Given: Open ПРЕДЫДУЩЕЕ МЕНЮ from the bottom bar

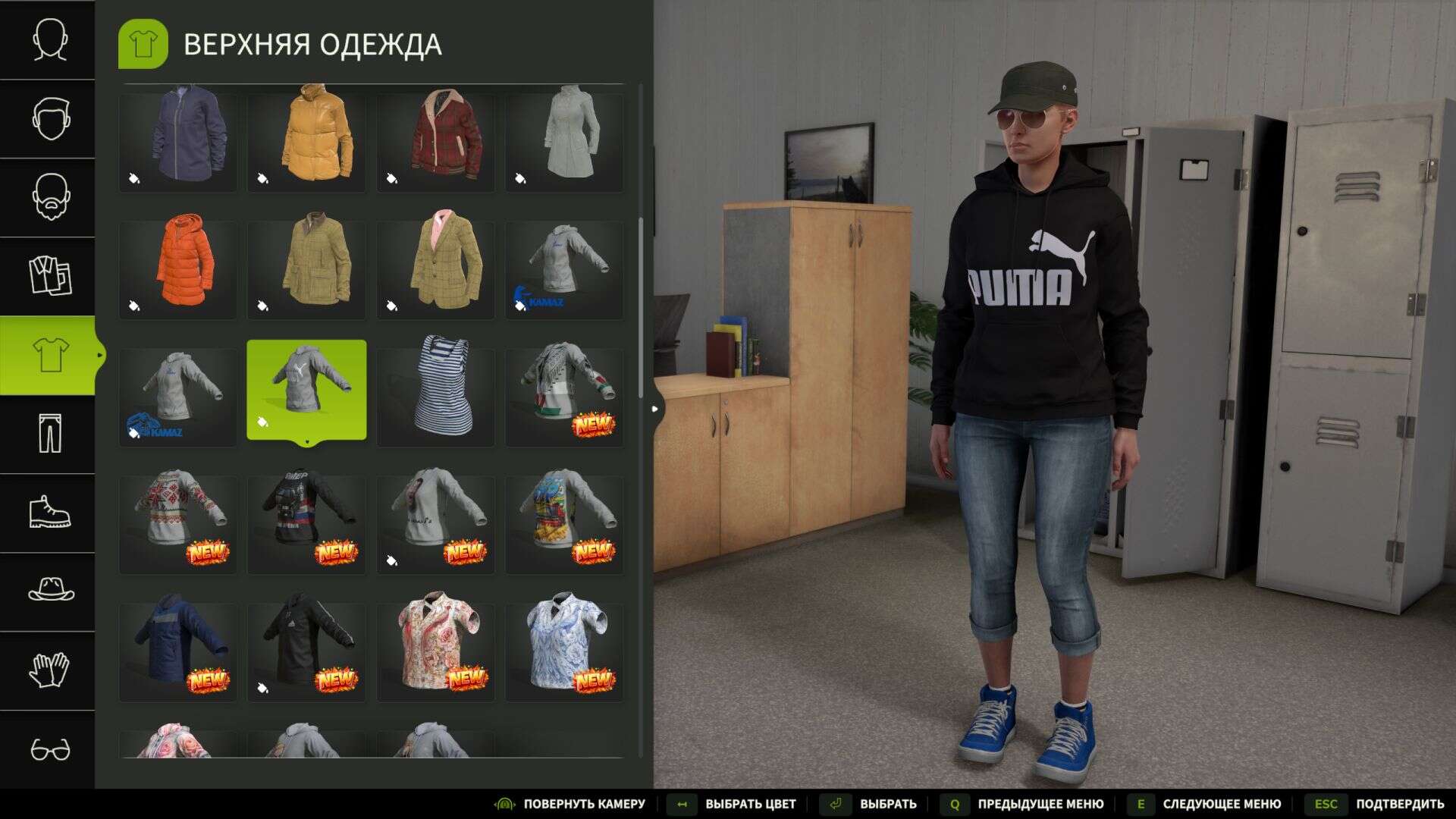Looking at the screenshot, I should (x=1040, y=803).
